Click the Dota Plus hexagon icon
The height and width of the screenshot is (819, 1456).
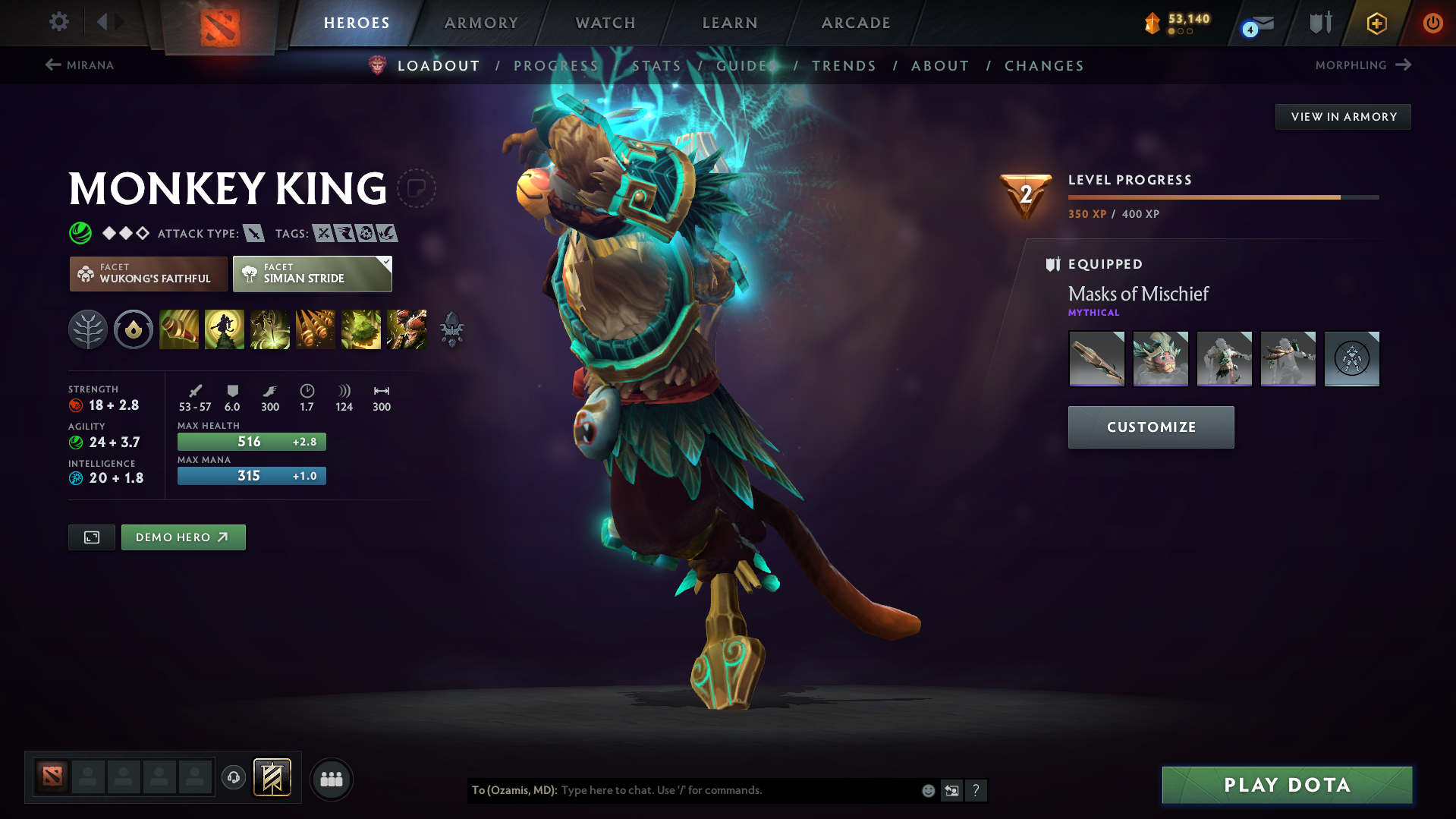[x=1376, y=23]
